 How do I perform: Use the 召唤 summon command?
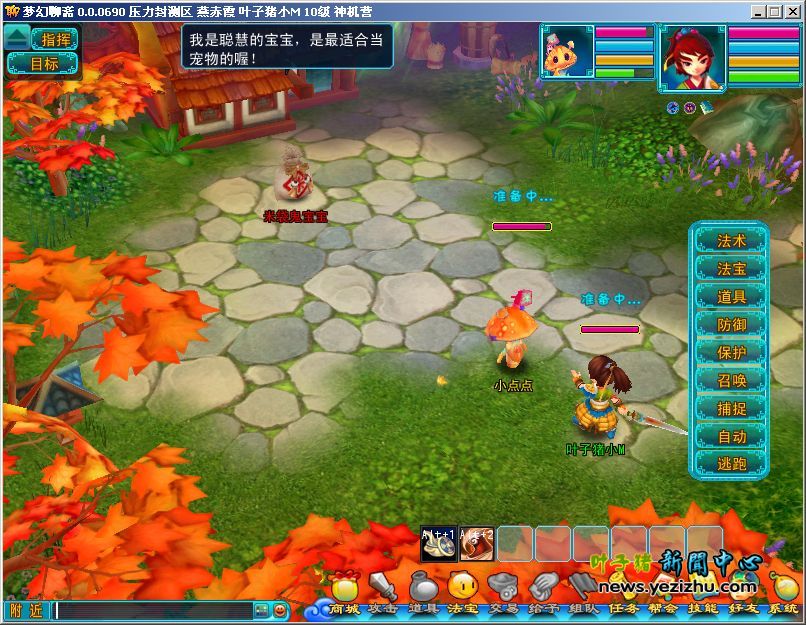(731, 381)
